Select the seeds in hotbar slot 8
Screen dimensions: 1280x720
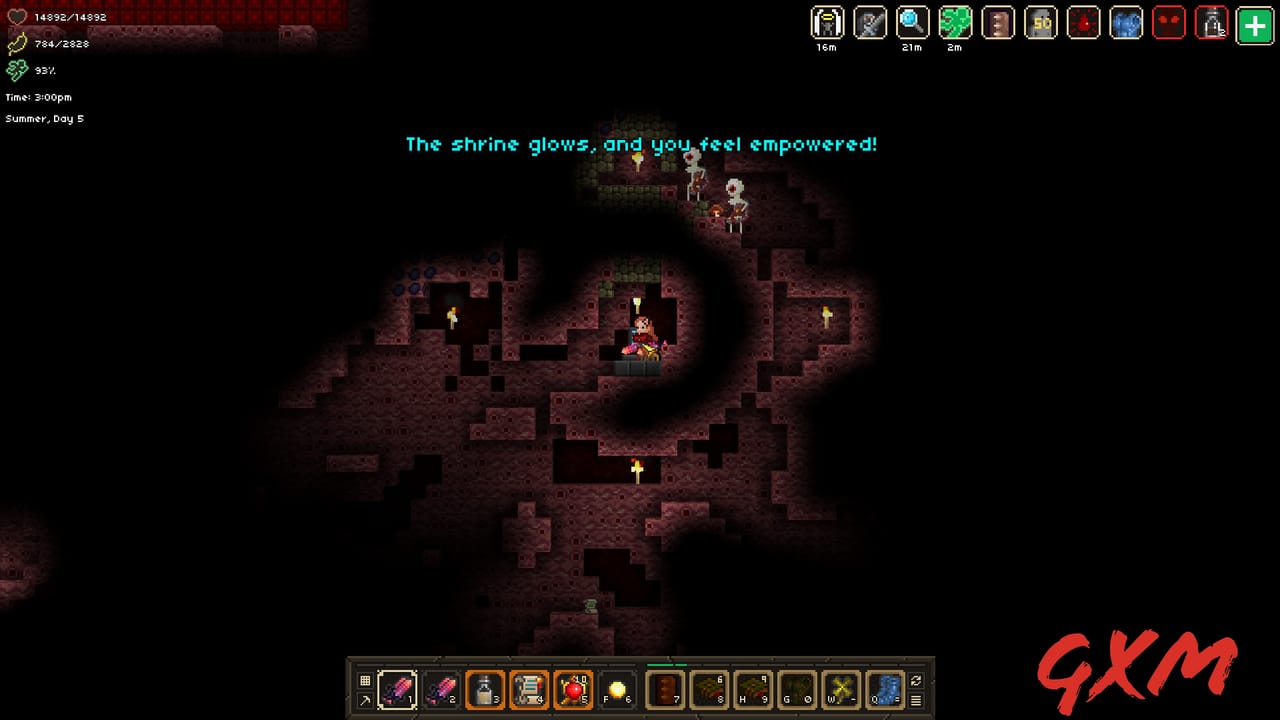click(x=708, y=688)
